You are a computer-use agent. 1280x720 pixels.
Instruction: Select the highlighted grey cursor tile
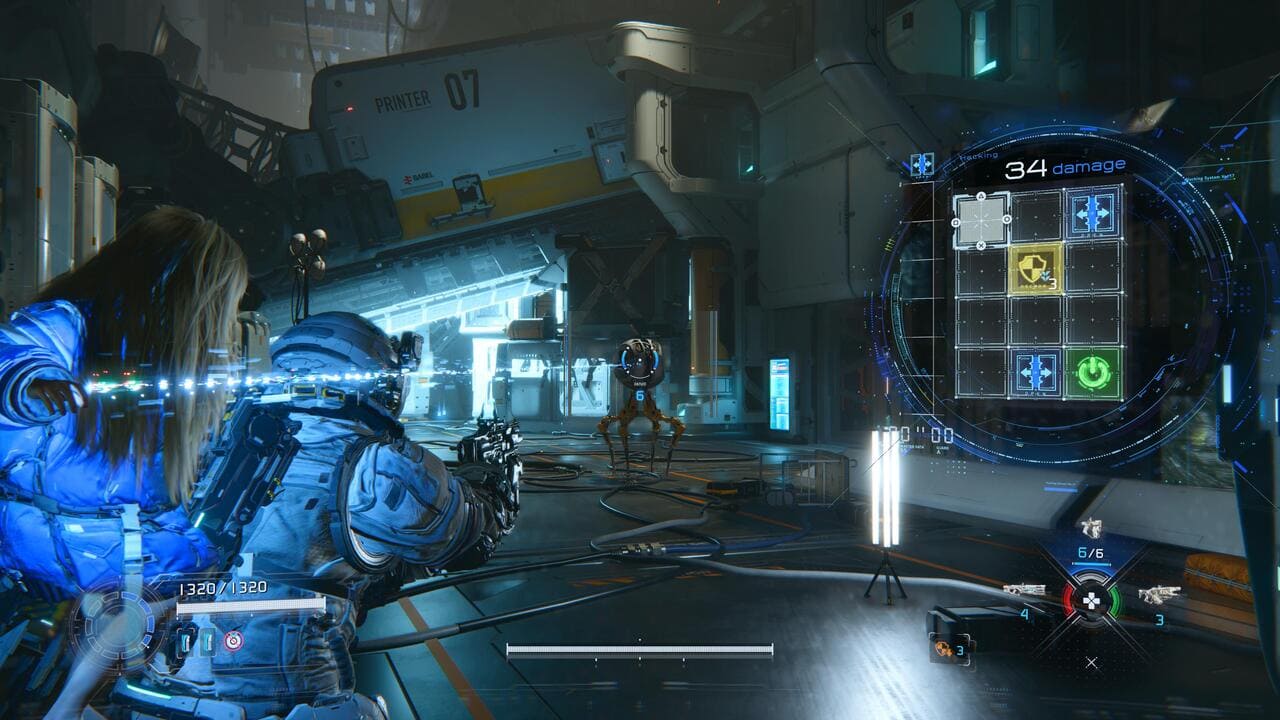(x=980, y=219)
